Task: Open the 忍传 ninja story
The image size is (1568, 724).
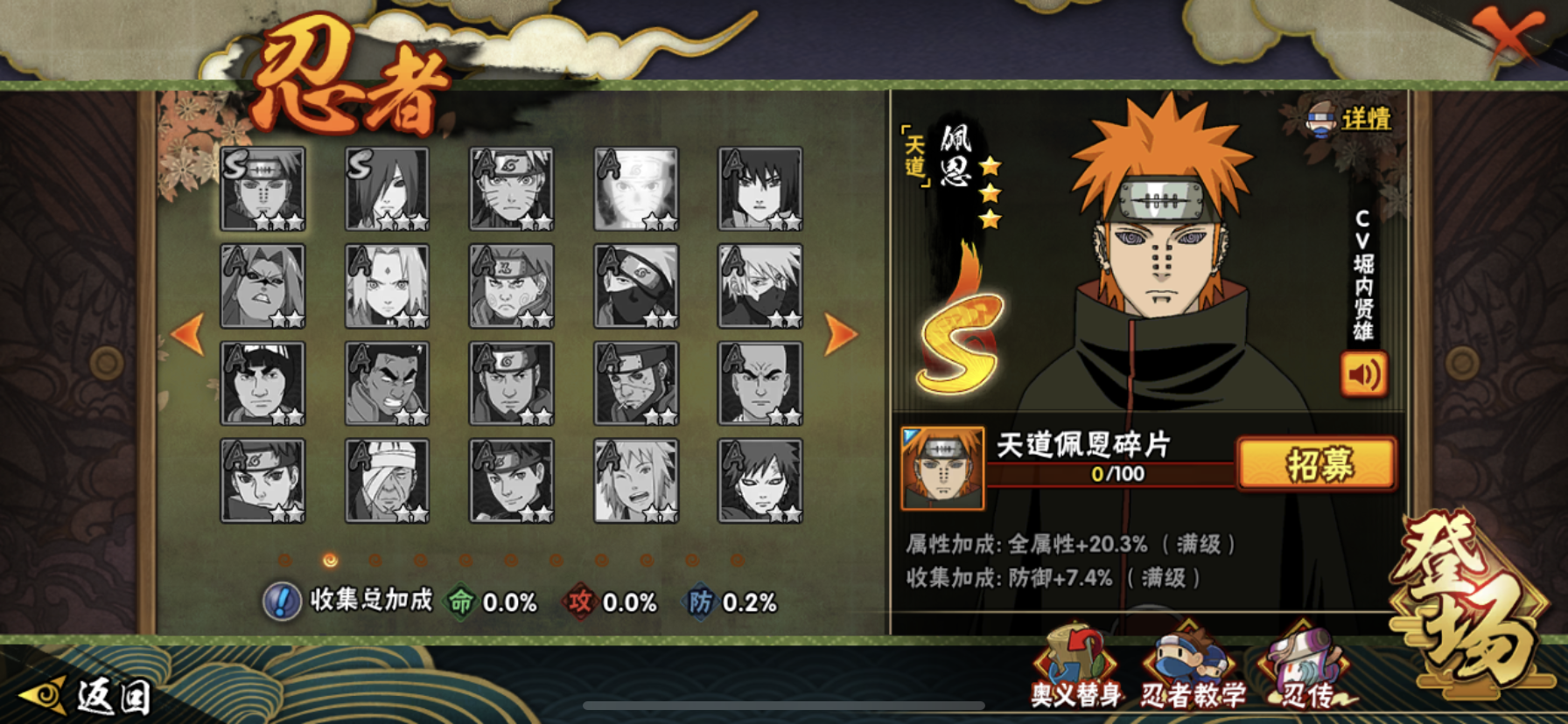Action: click(x=1305, y=671)
